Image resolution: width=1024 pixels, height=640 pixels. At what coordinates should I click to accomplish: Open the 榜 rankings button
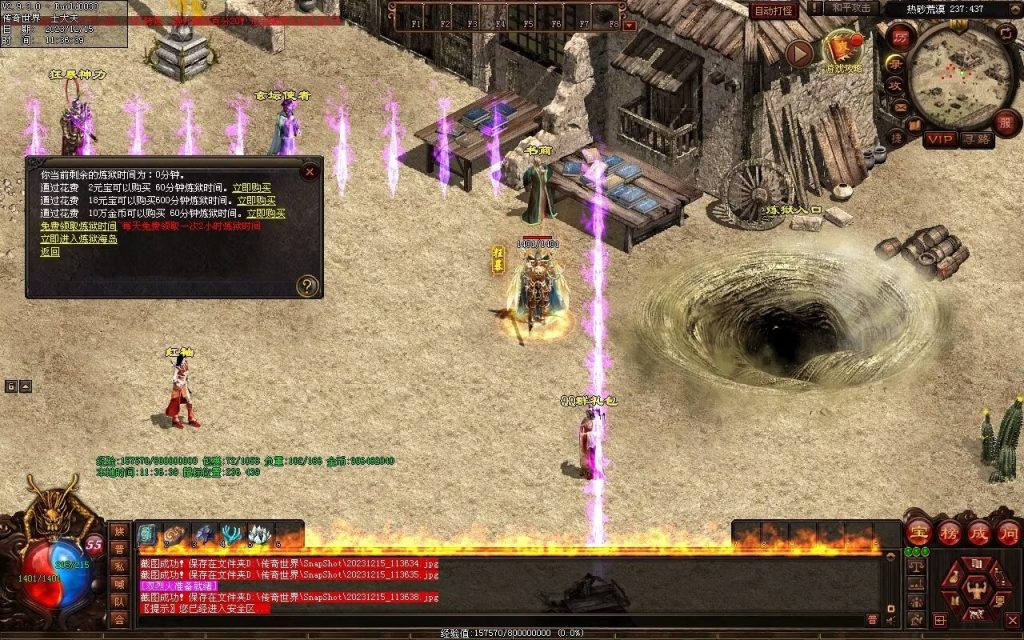[x=949, y=532]
